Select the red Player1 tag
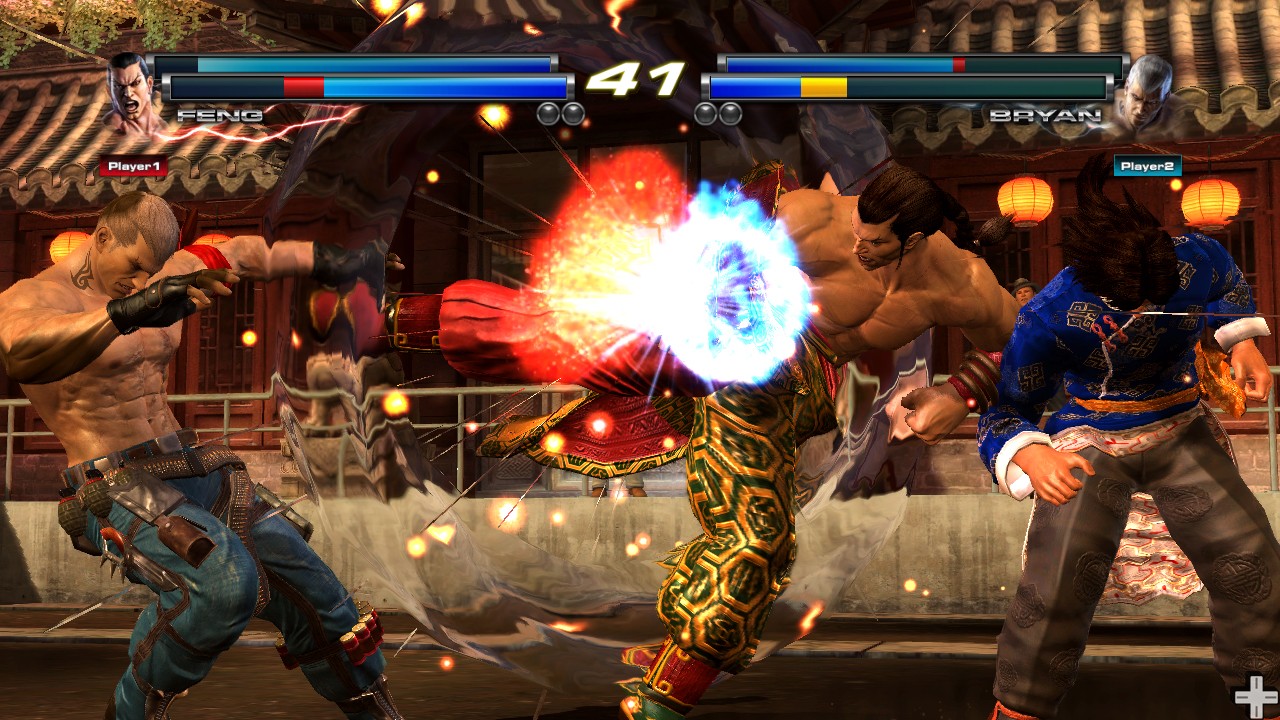 click(x=133, y=167)
